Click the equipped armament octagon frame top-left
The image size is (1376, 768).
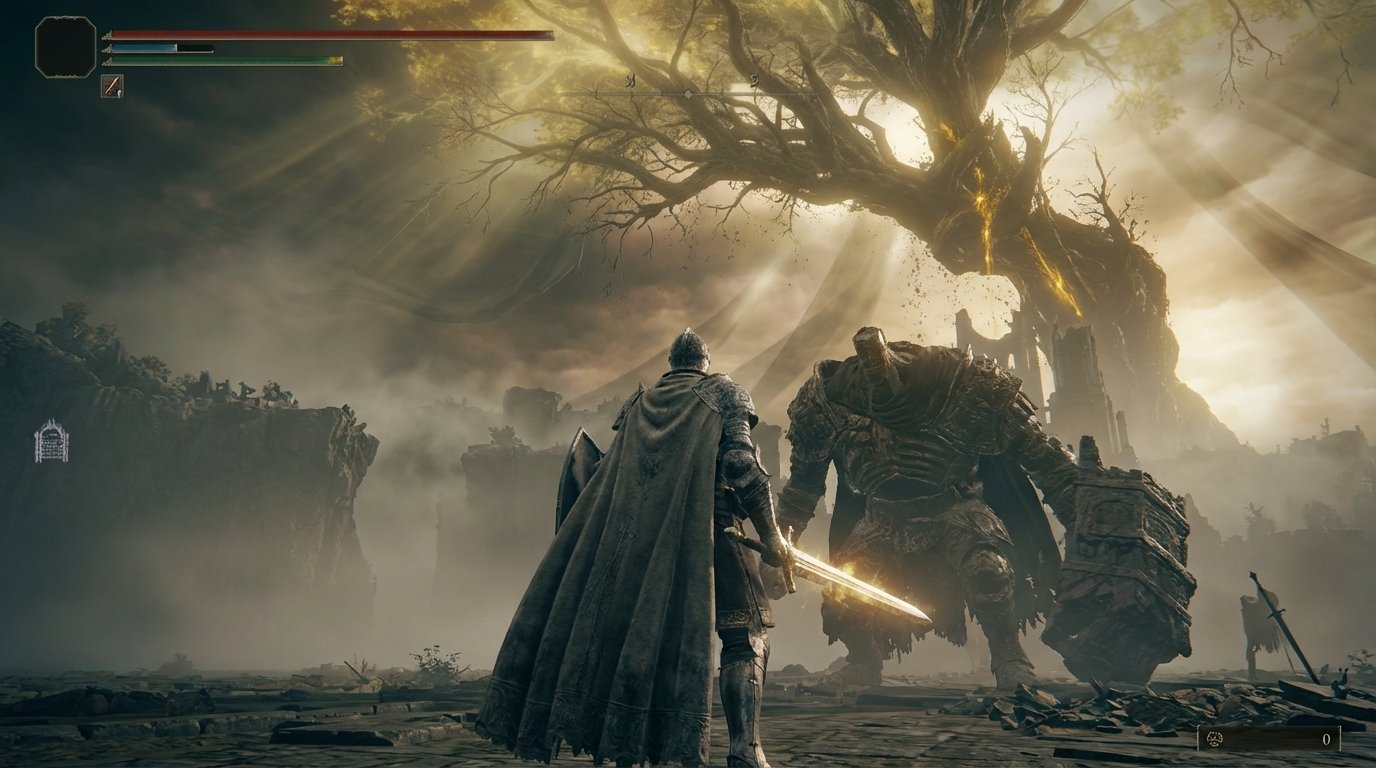(x=65, y=46)
